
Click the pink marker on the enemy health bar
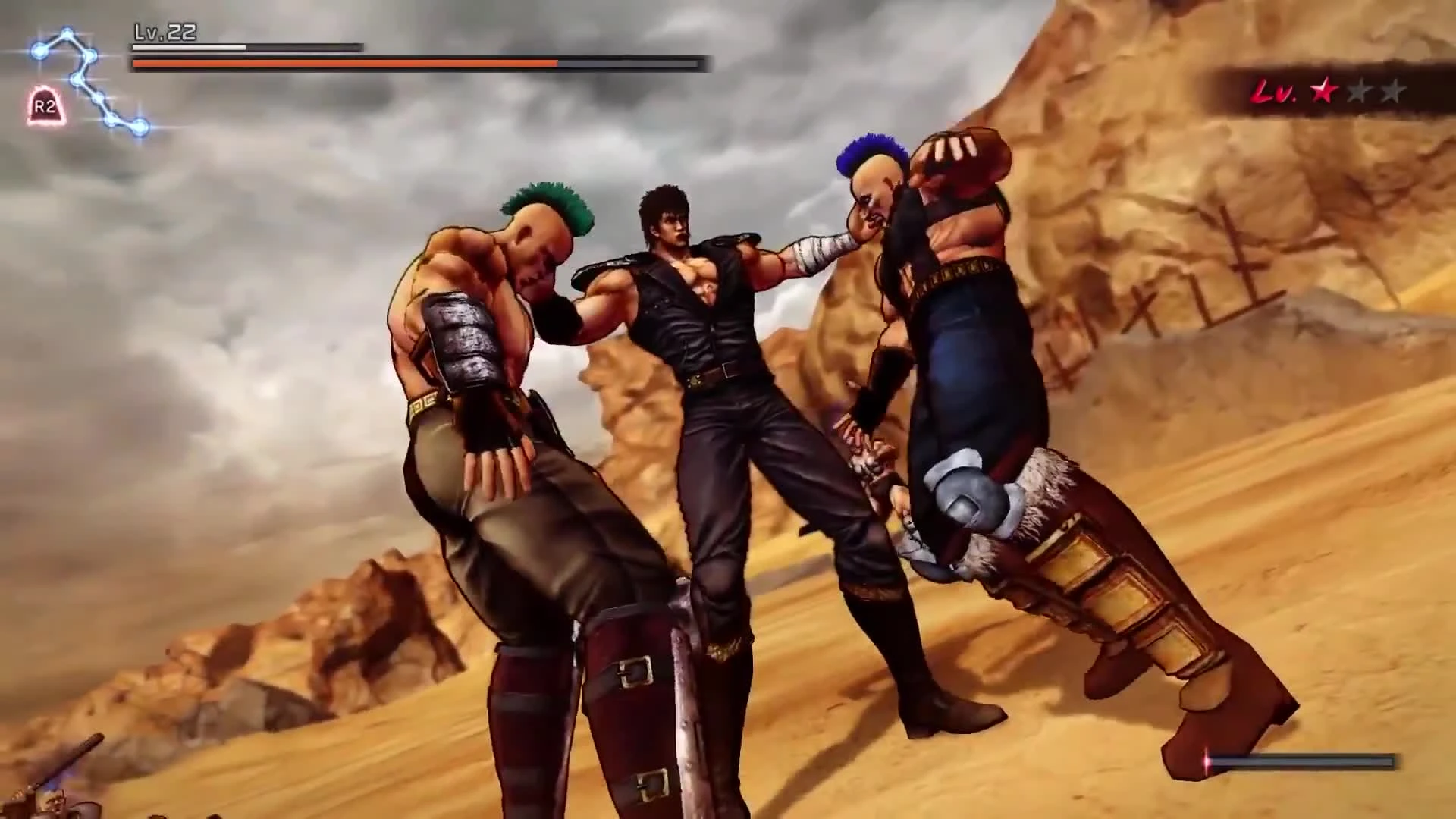tap(1207, 761)
